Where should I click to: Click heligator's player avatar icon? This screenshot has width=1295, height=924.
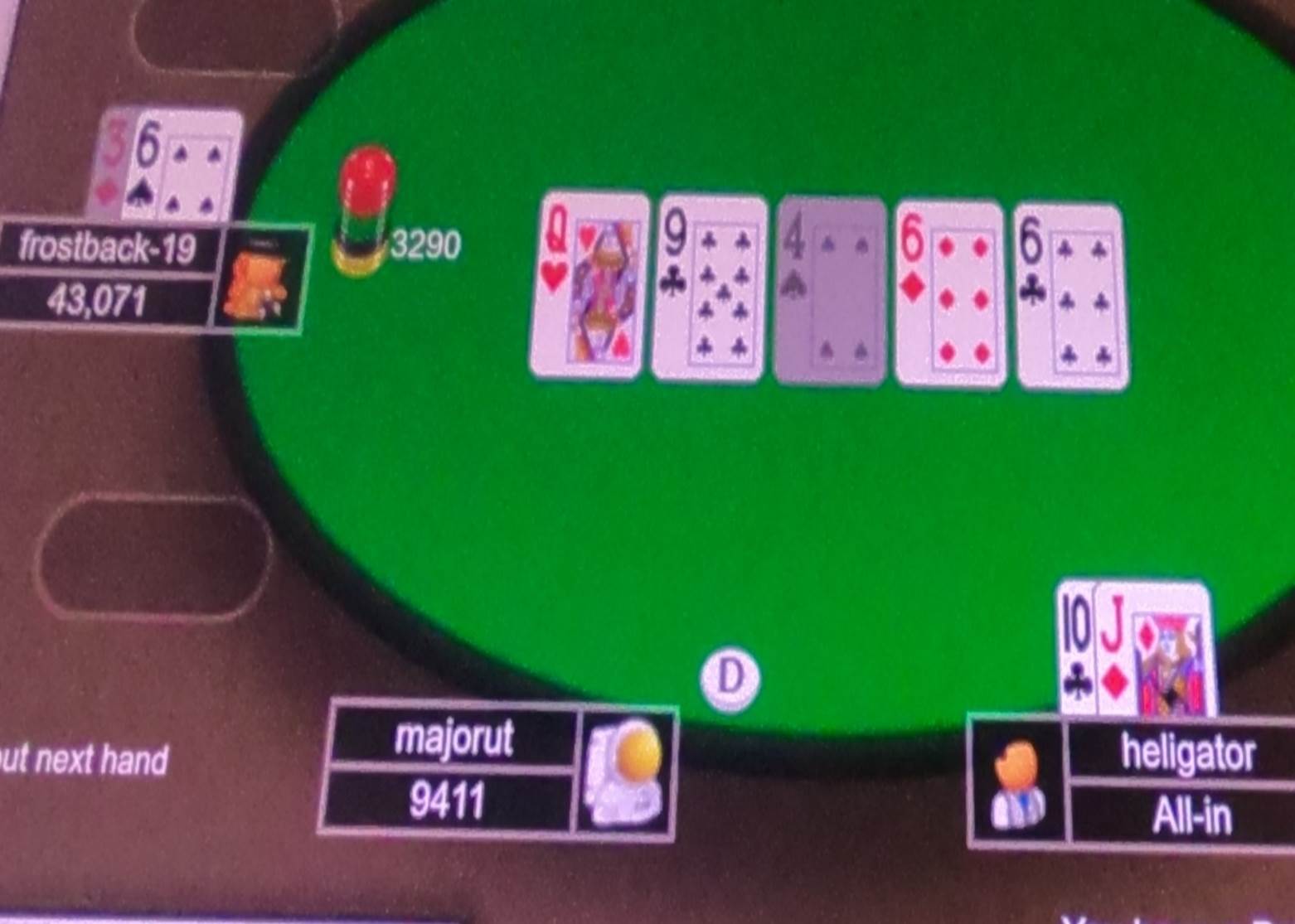[1019, 783]
